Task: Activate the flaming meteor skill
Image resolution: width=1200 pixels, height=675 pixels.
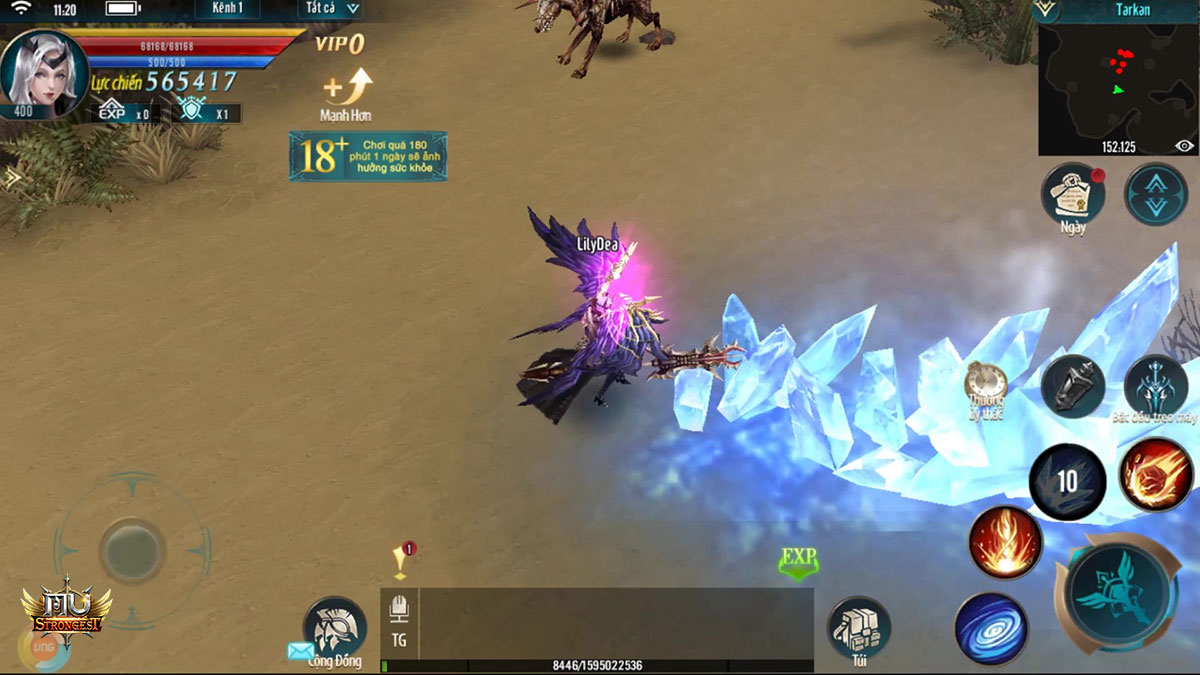Action: pyautogui.click(x=1155, y=475)
